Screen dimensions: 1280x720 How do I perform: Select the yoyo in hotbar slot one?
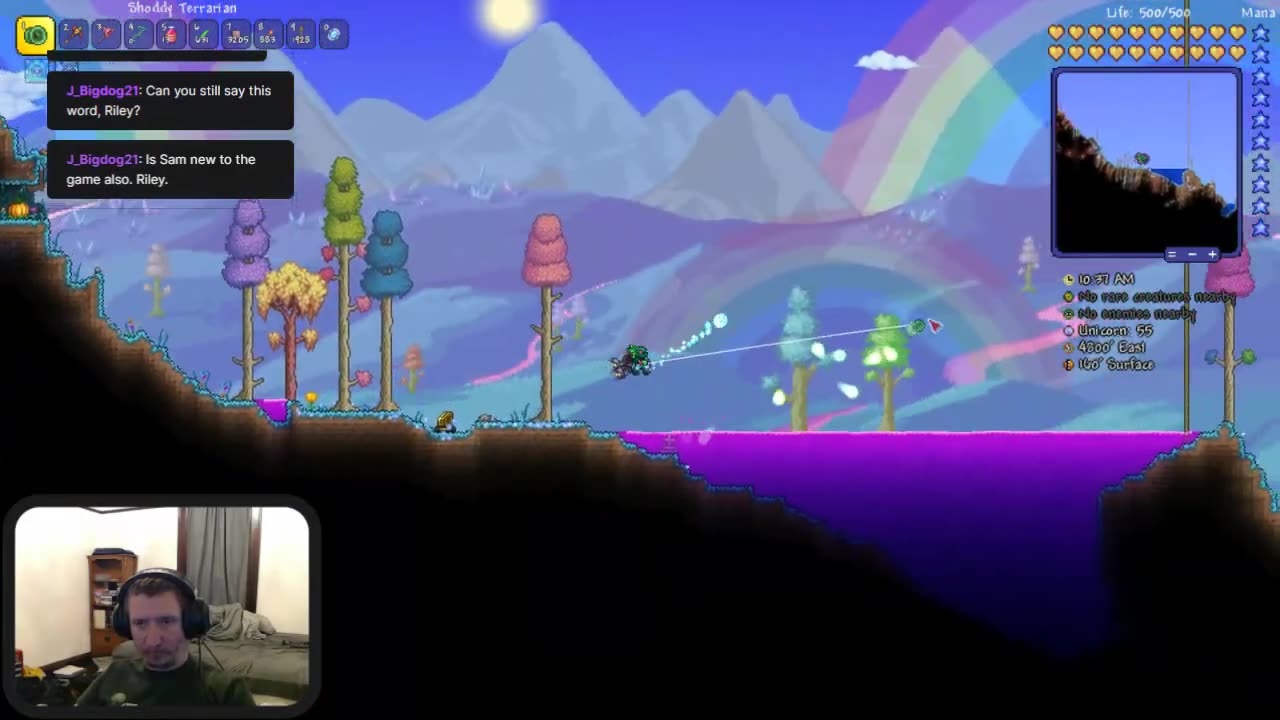click(x=35, y=35)
